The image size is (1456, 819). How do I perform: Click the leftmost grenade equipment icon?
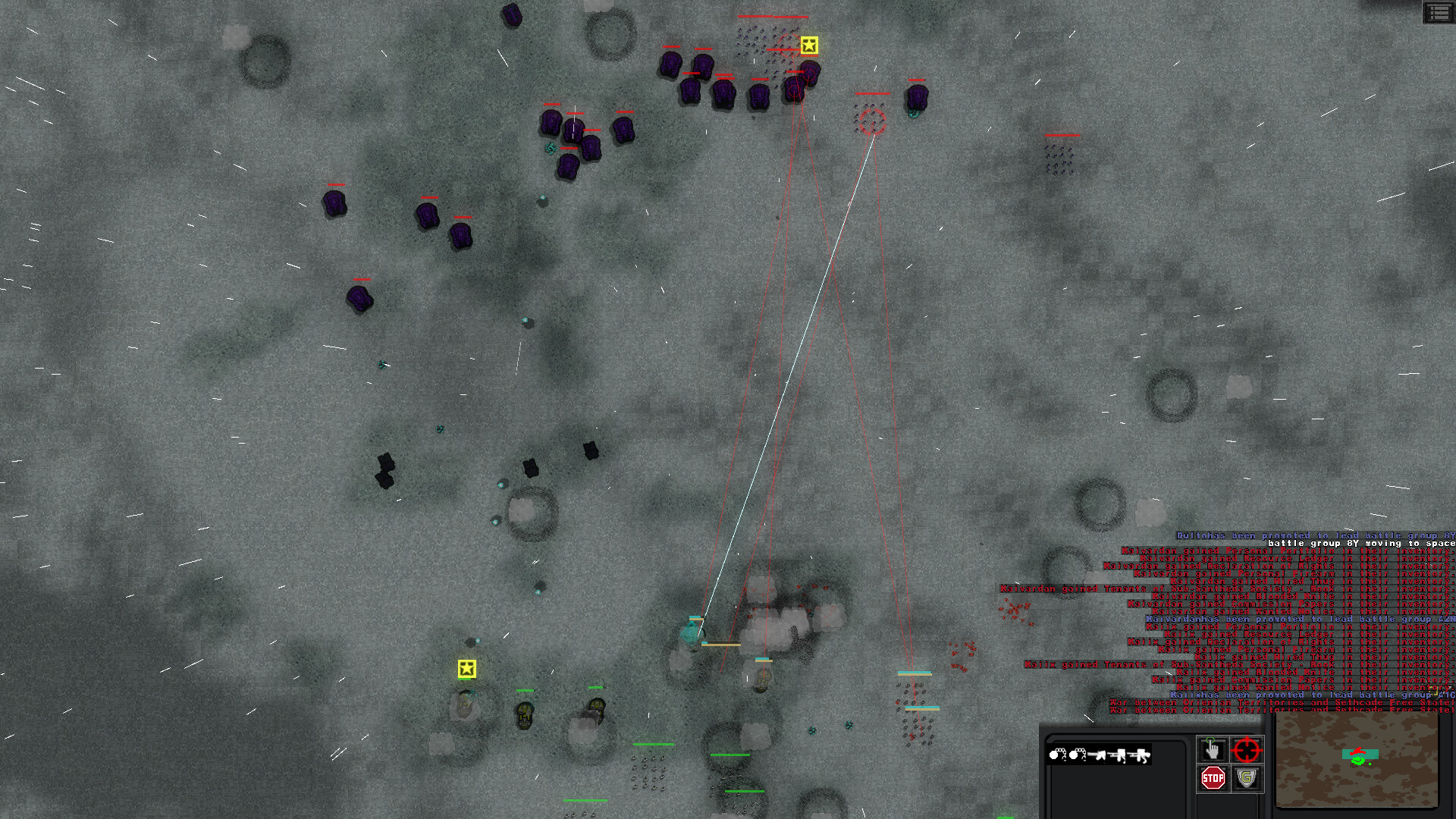(1056, 755)
